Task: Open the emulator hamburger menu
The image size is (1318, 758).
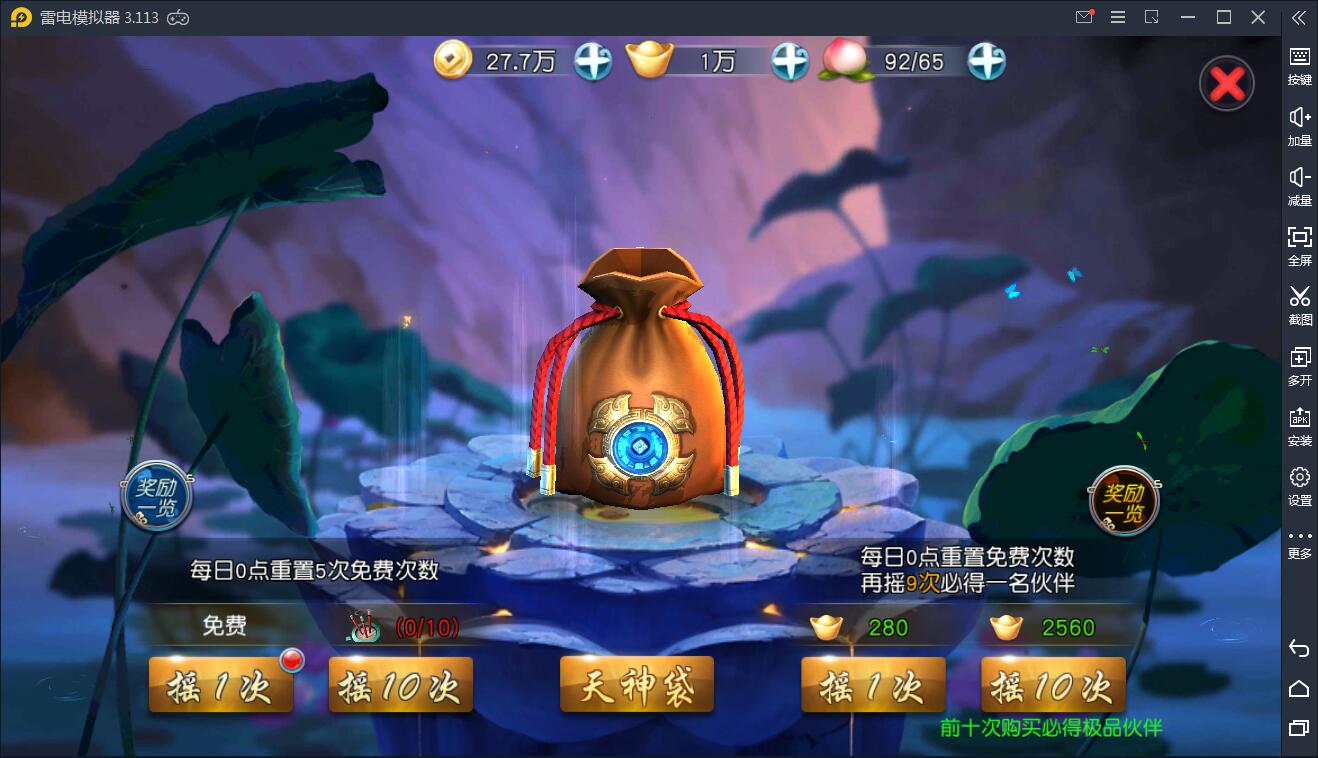Action: click(1118, 17)
